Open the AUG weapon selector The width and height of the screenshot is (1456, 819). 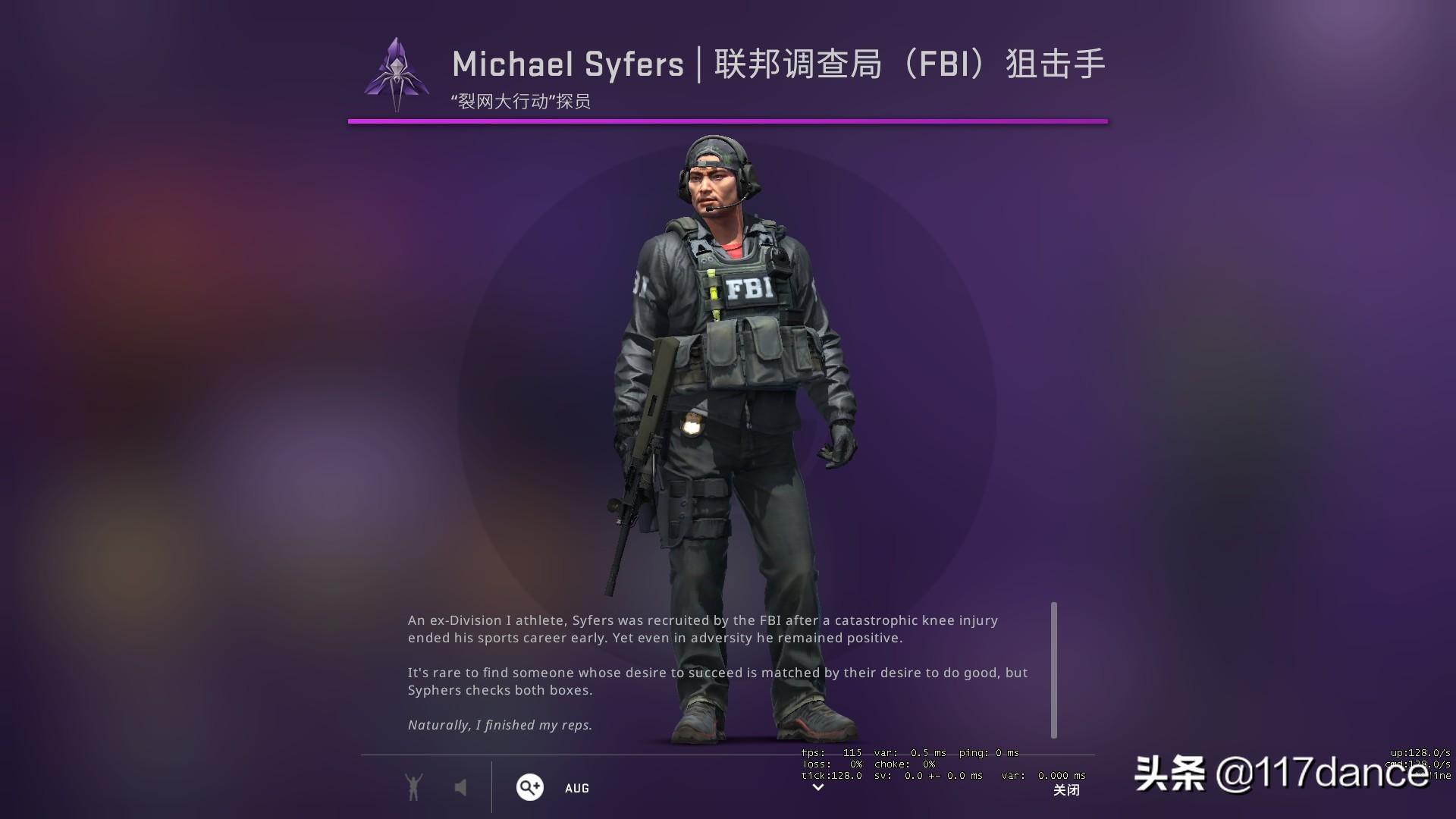pos(577,788)
